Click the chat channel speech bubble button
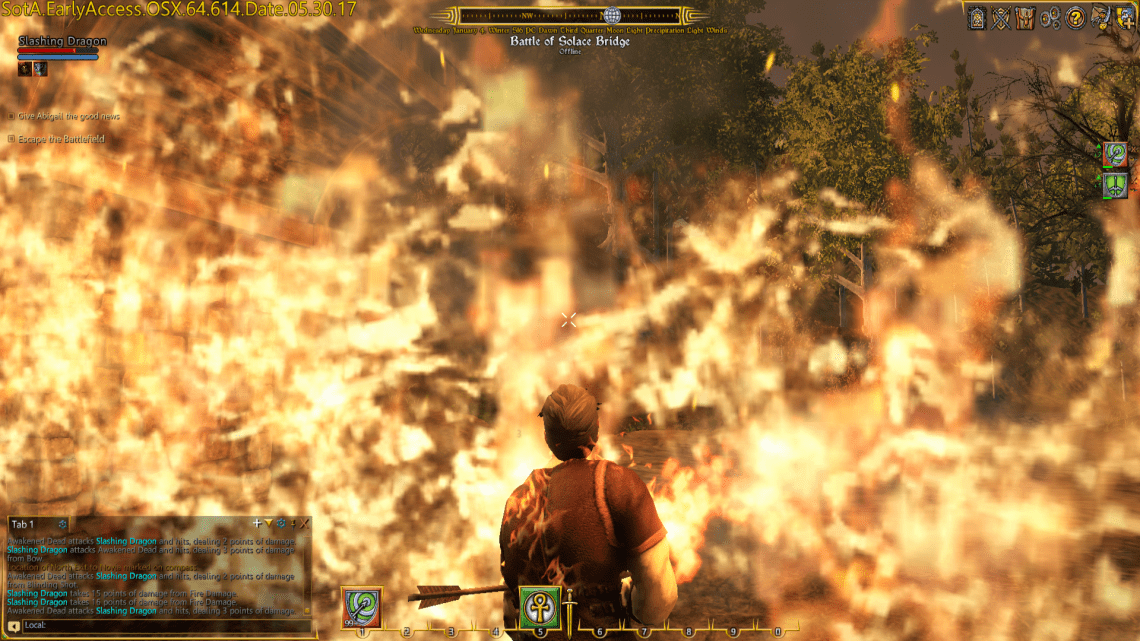The width and height of the screenshot is (1140, 641). (x=14, y=626)
